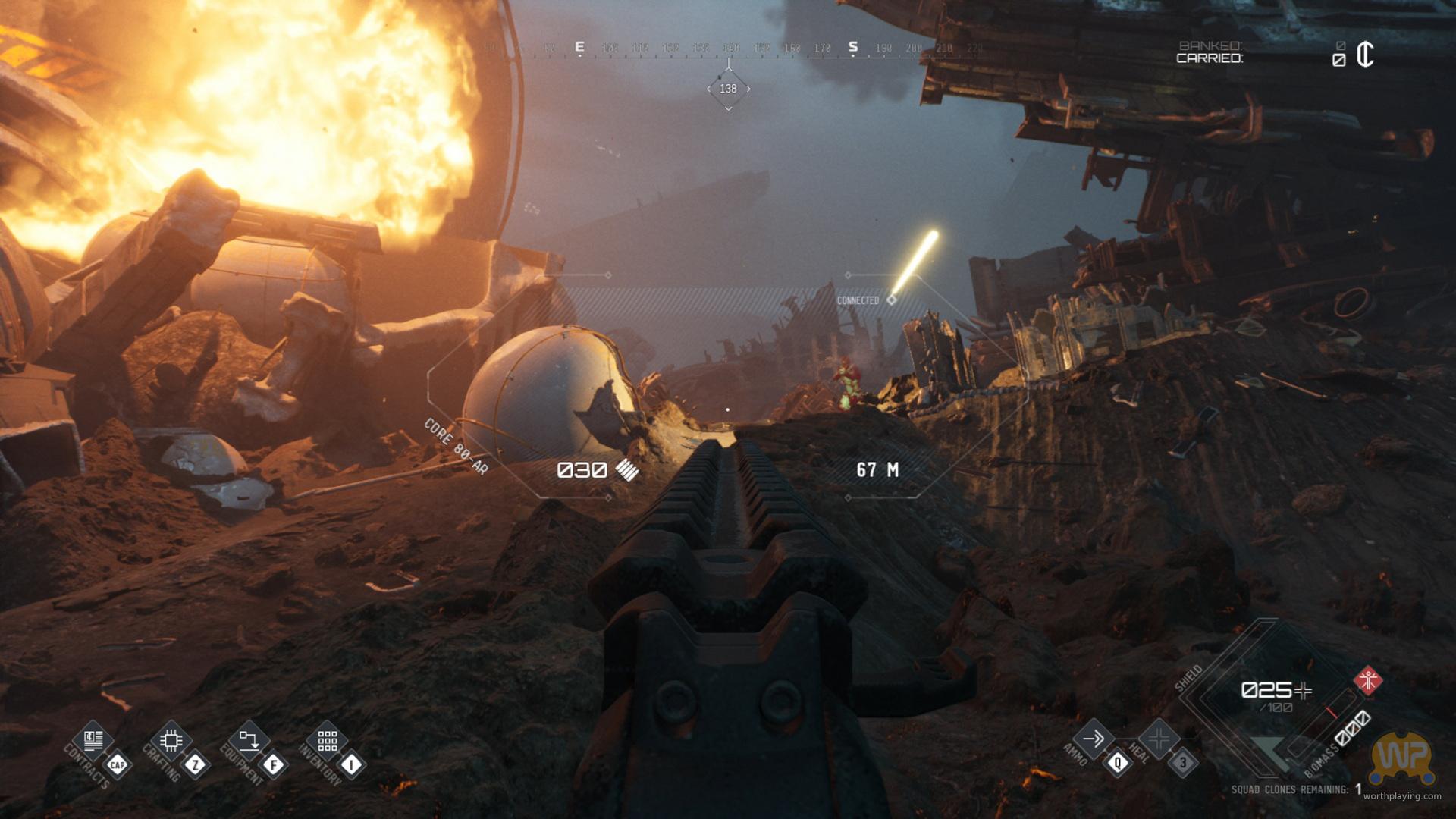Open the Contracts panel icon
Viewport: 1456px width, 819px height.
coord(94,739)
